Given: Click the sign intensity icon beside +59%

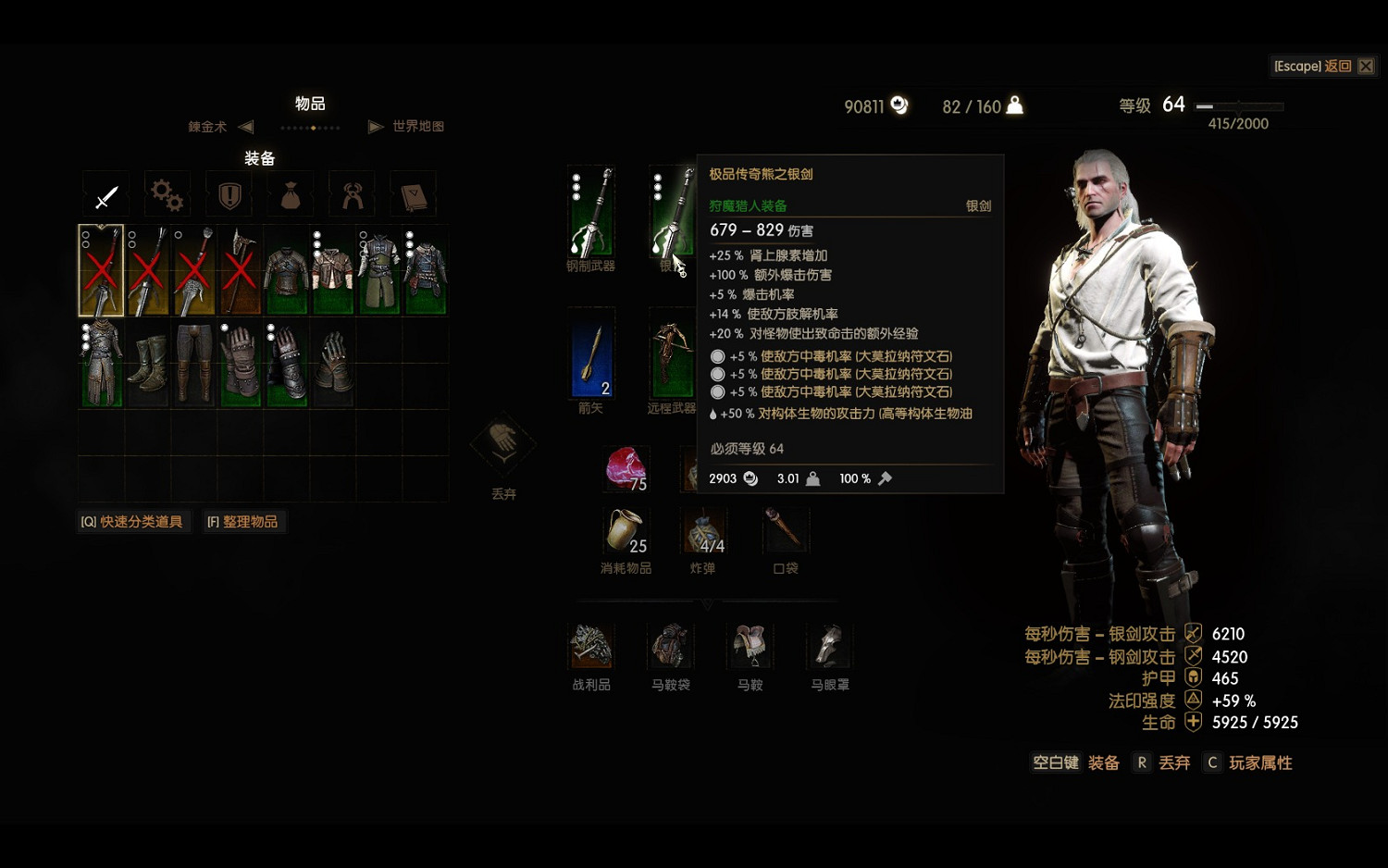Looking at the screenshot, I should [x=1192, y=701].
